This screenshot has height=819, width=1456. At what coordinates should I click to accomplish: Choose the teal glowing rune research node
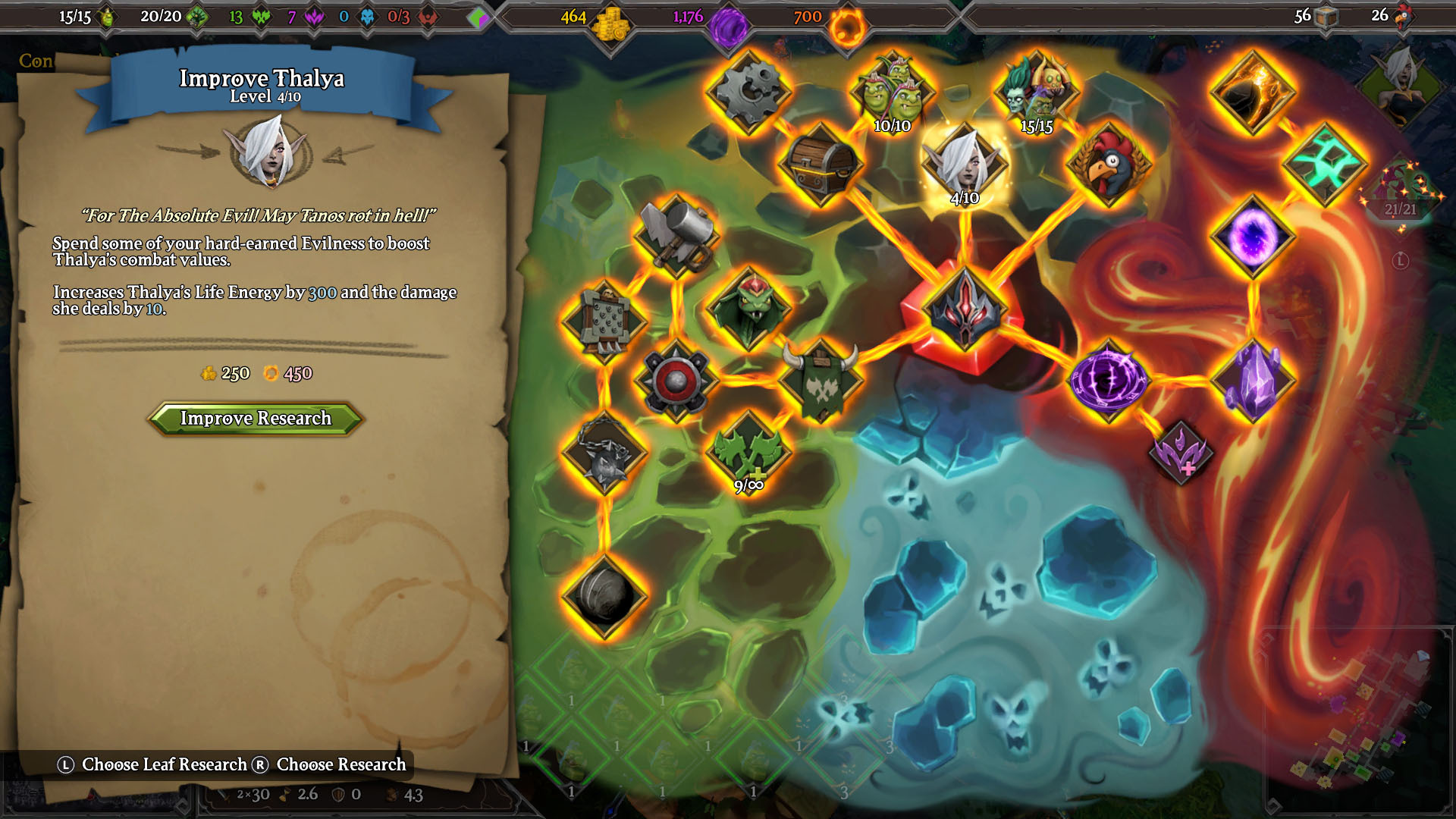1324,165
